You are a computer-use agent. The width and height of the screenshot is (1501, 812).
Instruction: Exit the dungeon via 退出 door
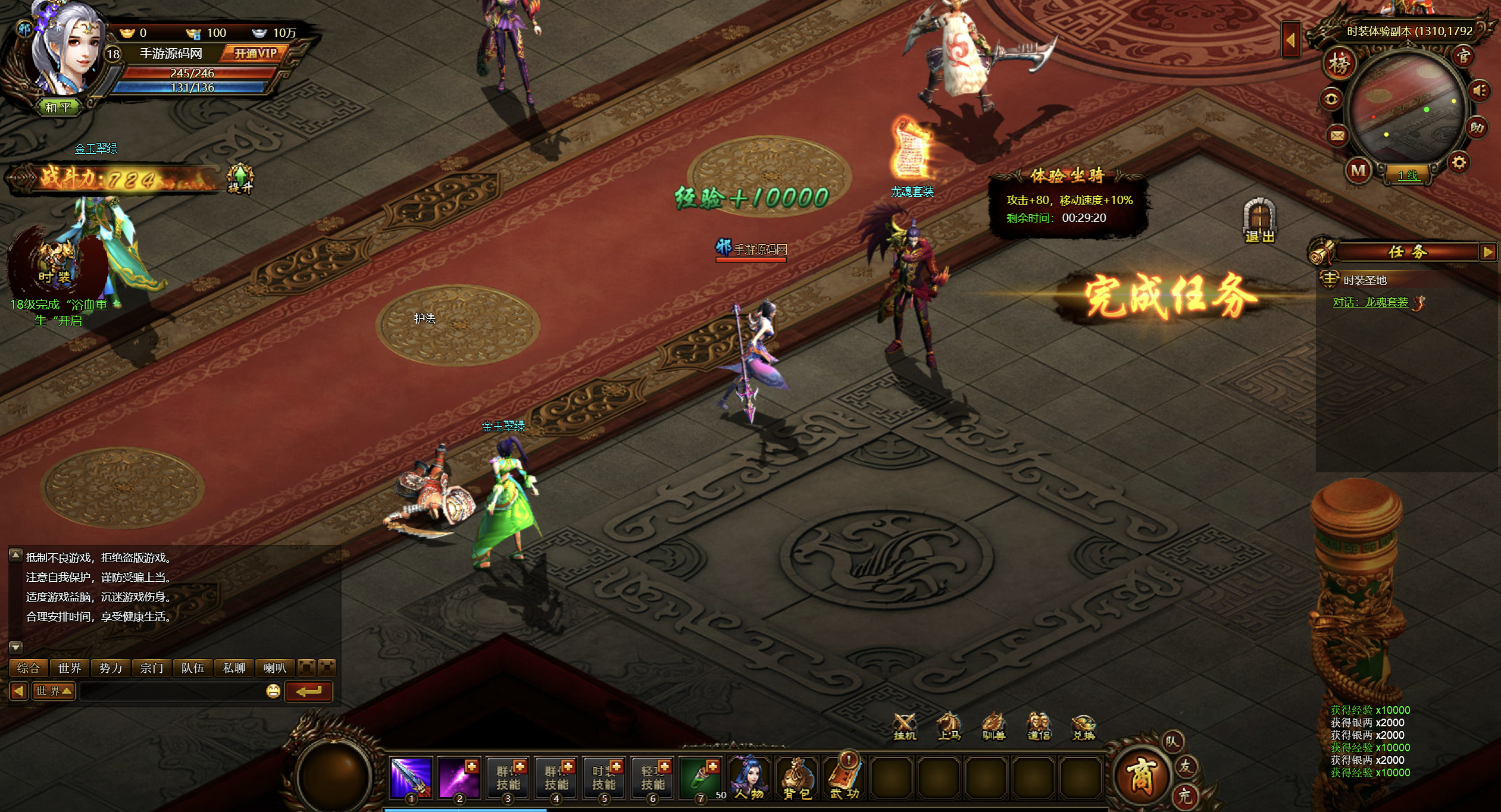pos(1259,221)
